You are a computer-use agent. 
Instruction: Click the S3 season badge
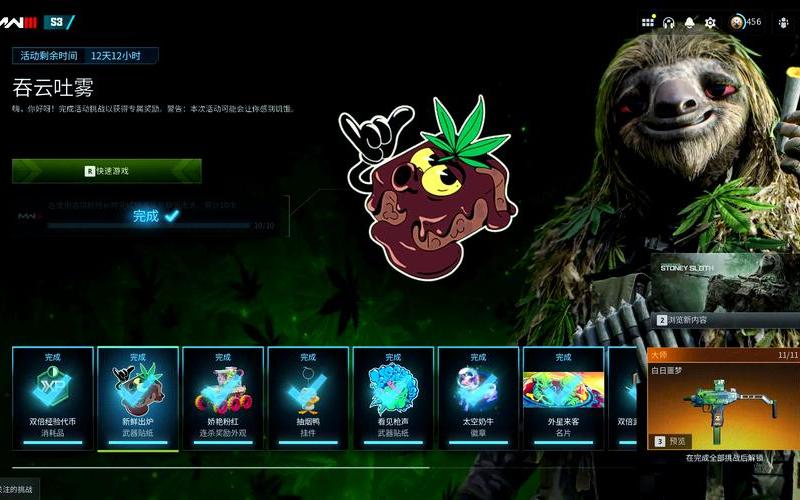(57, 22)
